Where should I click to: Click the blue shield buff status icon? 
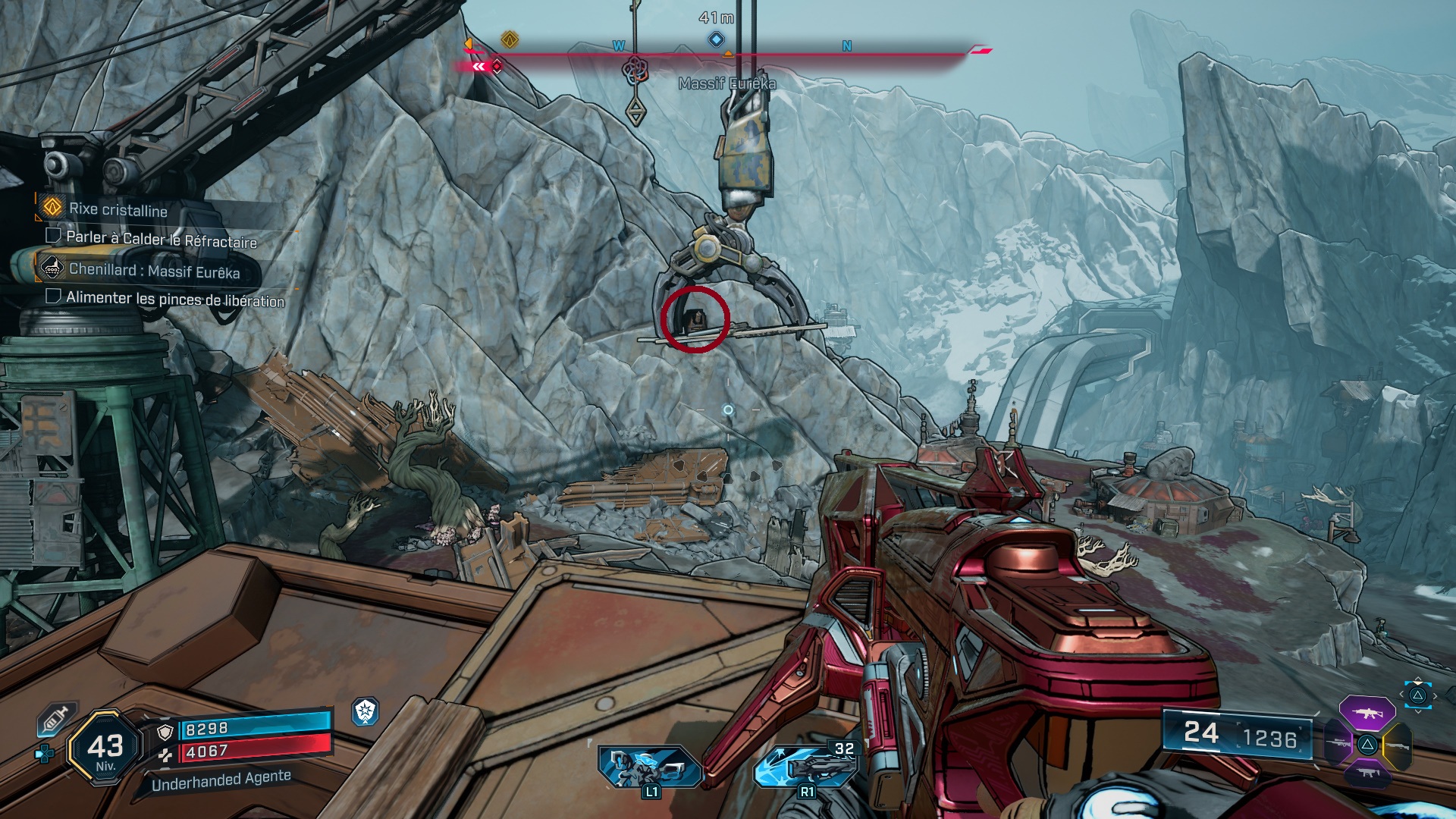tap(366, 711)
